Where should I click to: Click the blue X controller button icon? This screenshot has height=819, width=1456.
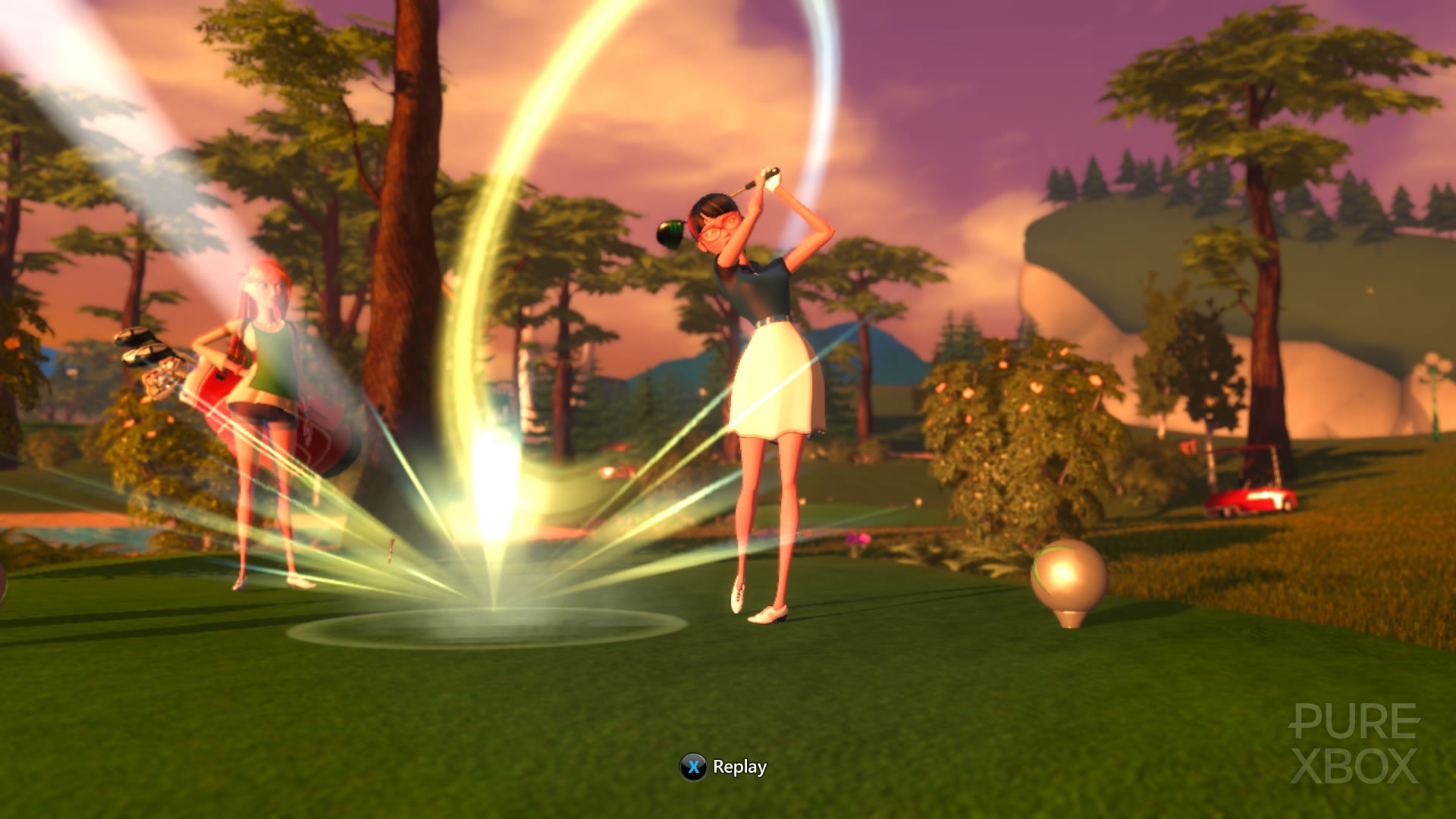692,766
